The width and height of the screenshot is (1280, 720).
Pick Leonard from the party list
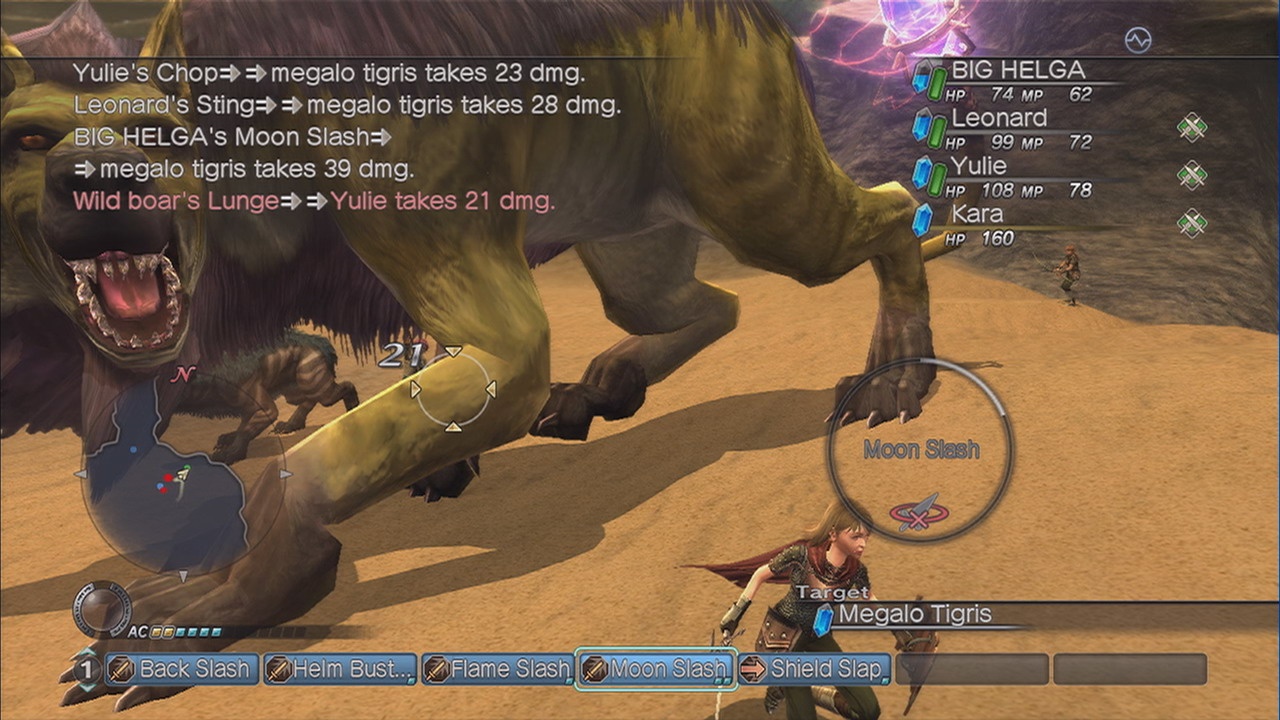[x=998, y=118]
